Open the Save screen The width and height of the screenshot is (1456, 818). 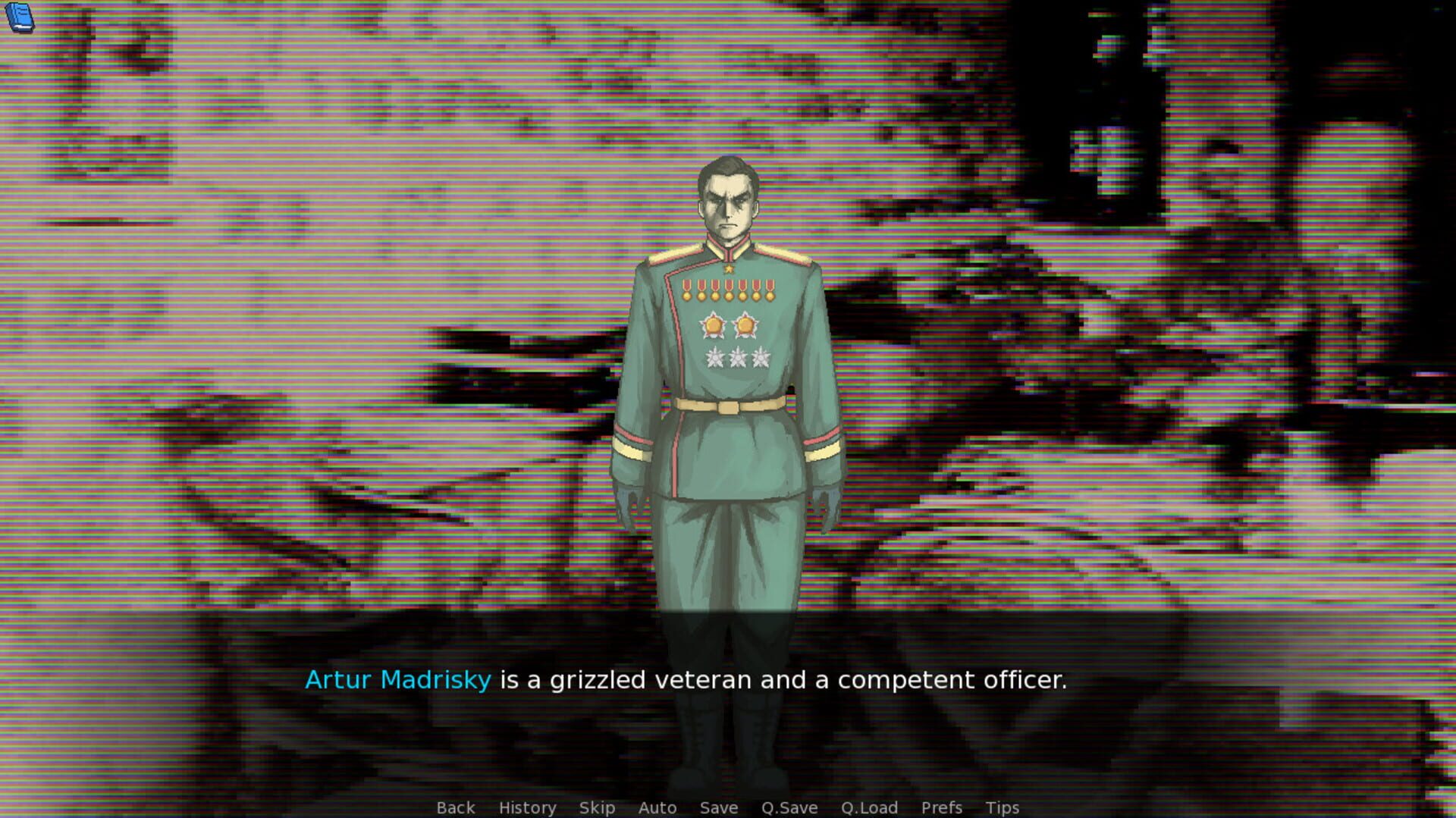tap(718, 807)
